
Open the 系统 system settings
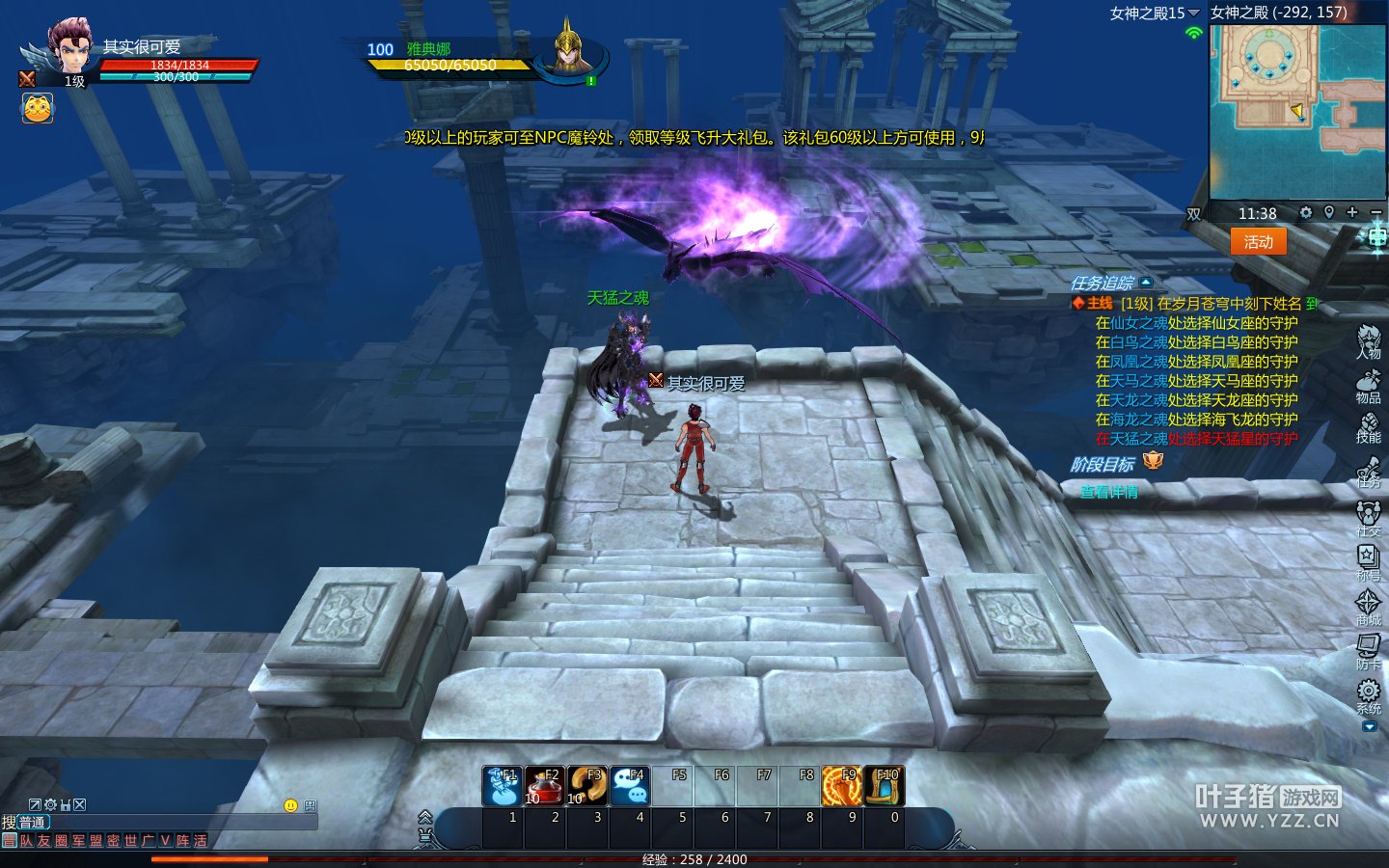pyautogui.click(x=1368, y=694)
